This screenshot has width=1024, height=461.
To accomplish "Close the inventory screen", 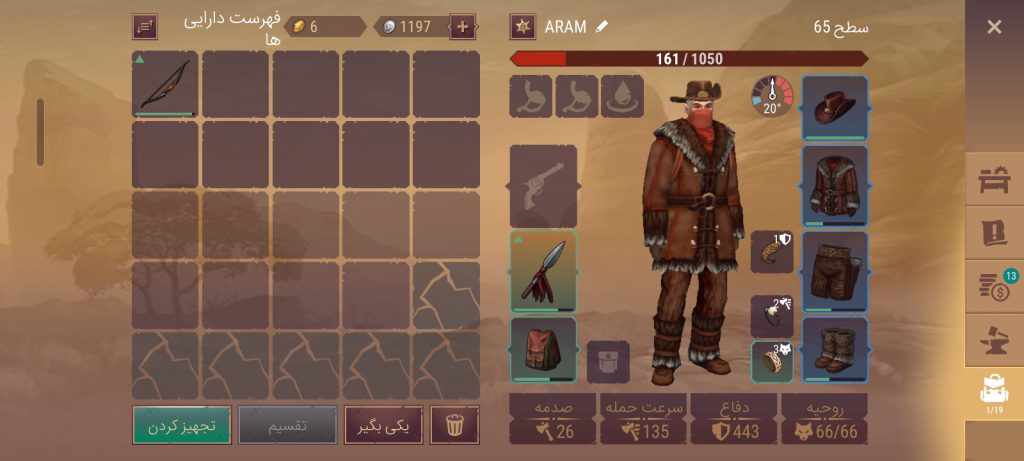I will 993,27.
